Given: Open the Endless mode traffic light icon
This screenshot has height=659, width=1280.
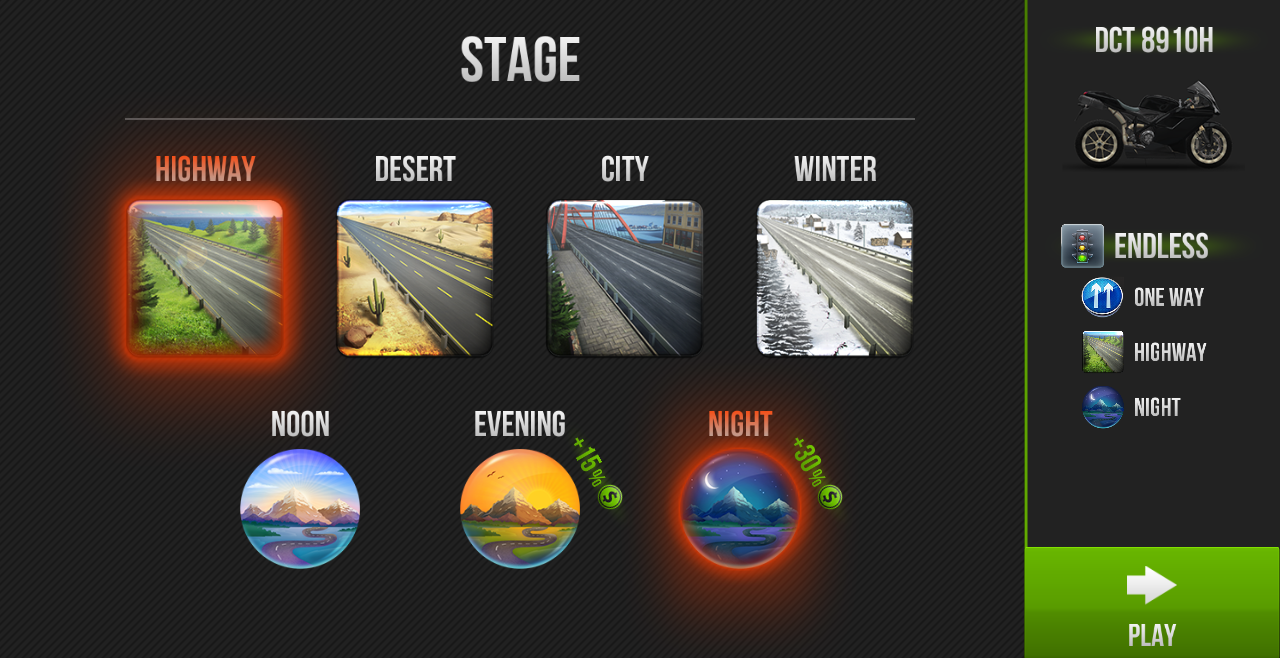Looking at the screenshot, I should pyautogui.click(x=1082, y=246).
